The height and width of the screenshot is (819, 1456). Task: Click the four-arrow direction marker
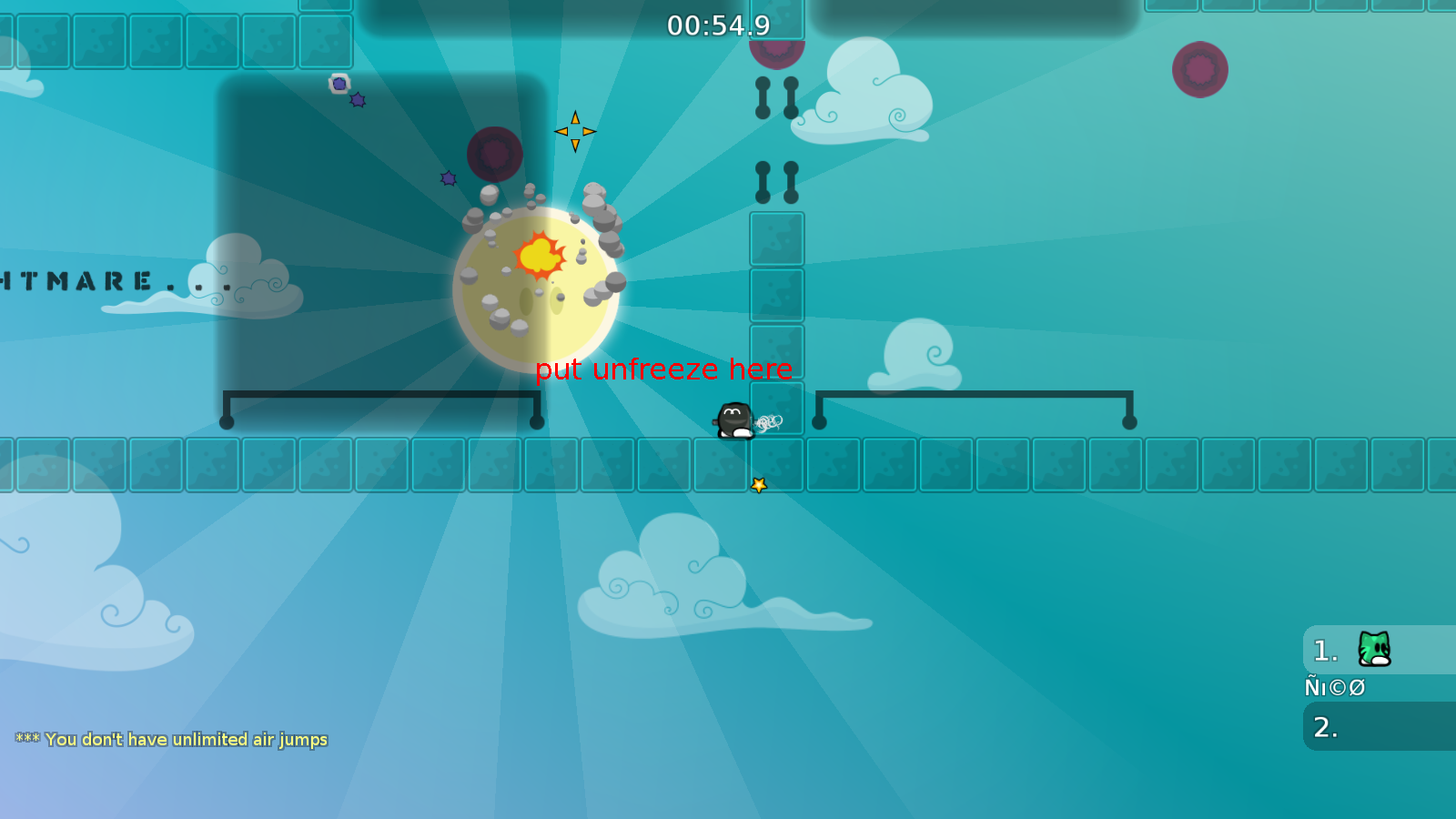[575, 131]
